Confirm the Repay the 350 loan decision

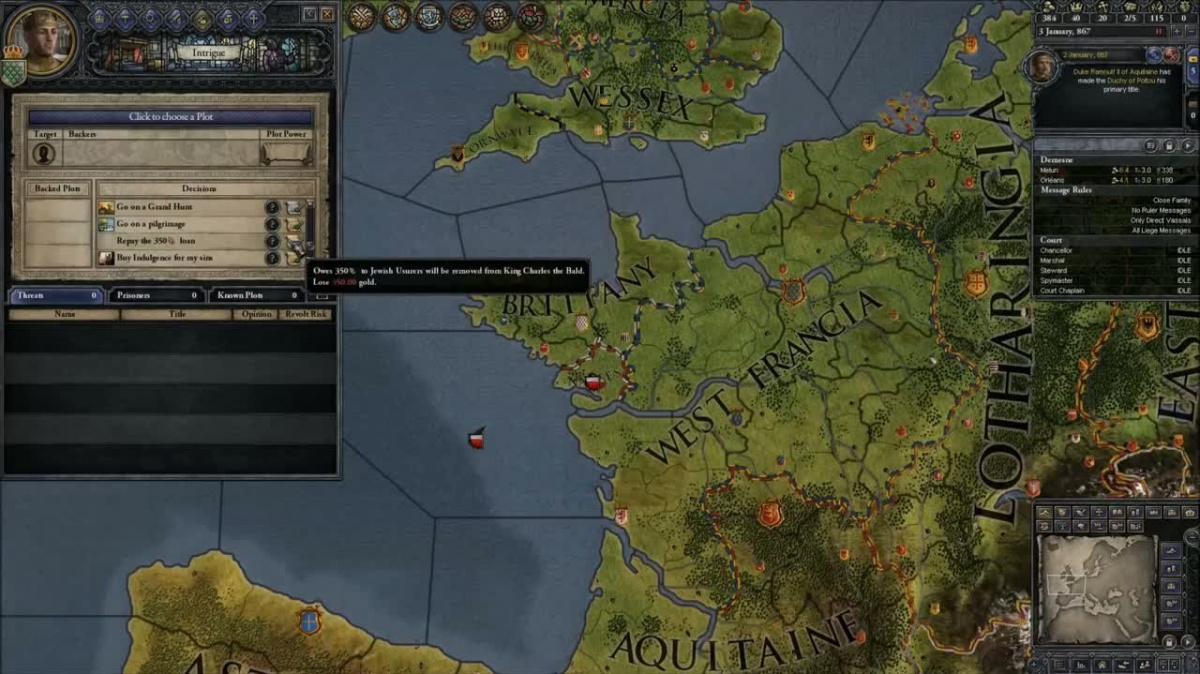(x=295, y=242)
